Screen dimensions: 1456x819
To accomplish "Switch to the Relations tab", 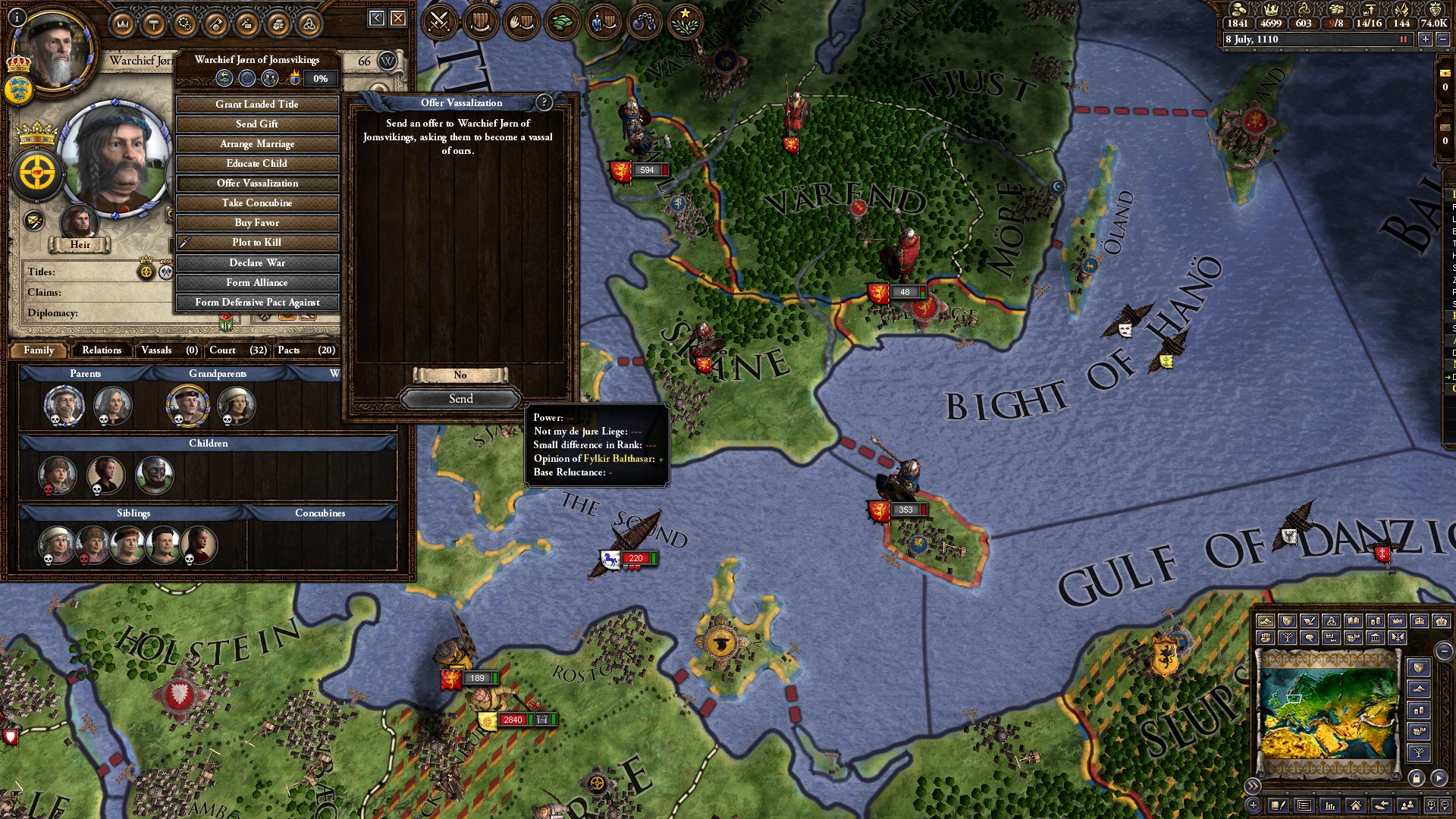I will point(102,350).
